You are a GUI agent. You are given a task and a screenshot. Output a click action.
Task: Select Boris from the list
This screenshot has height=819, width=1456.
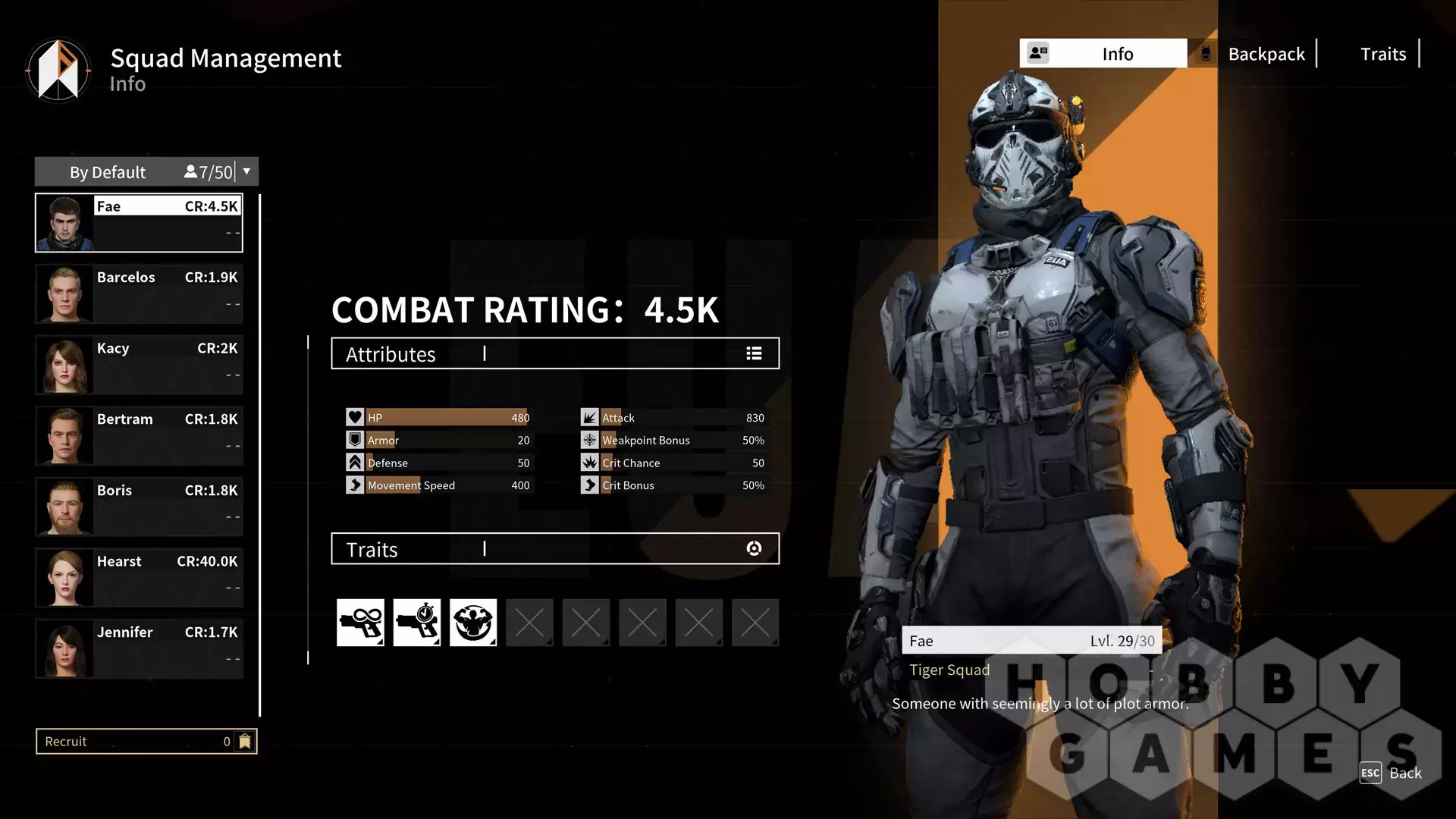point(139,507)
